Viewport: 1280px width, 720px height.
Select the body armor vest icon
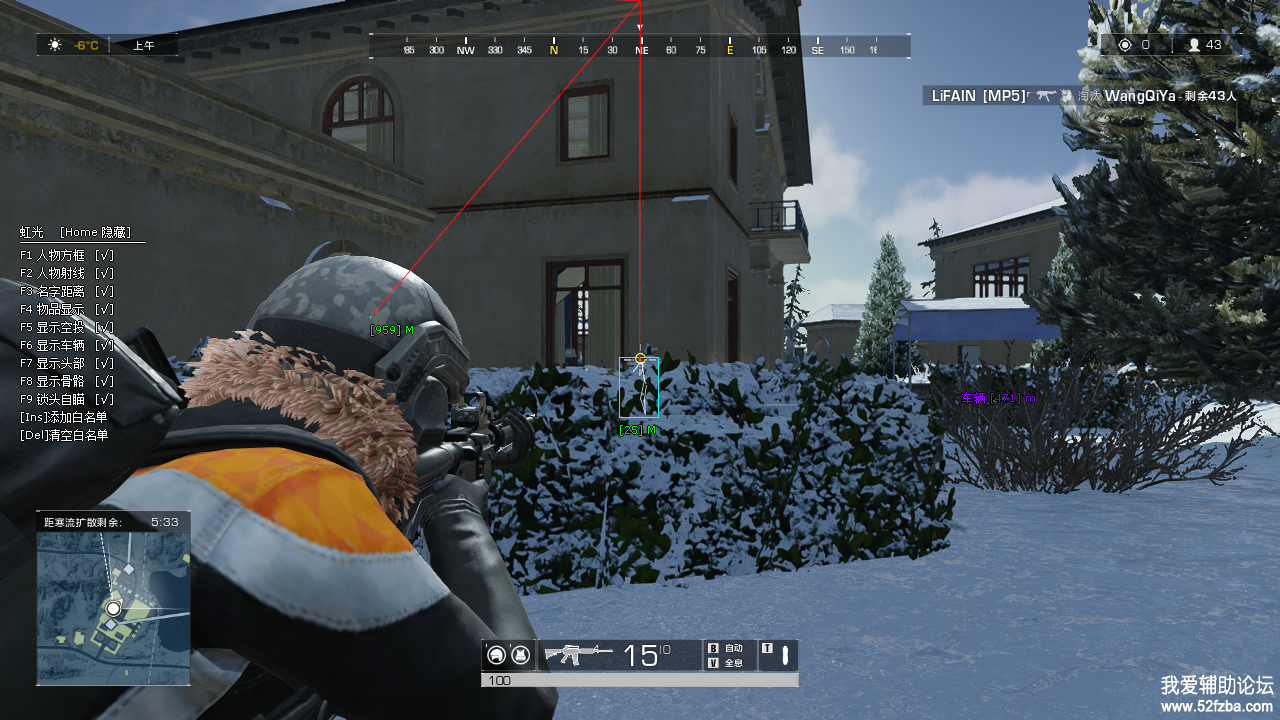tap(520, 656)
